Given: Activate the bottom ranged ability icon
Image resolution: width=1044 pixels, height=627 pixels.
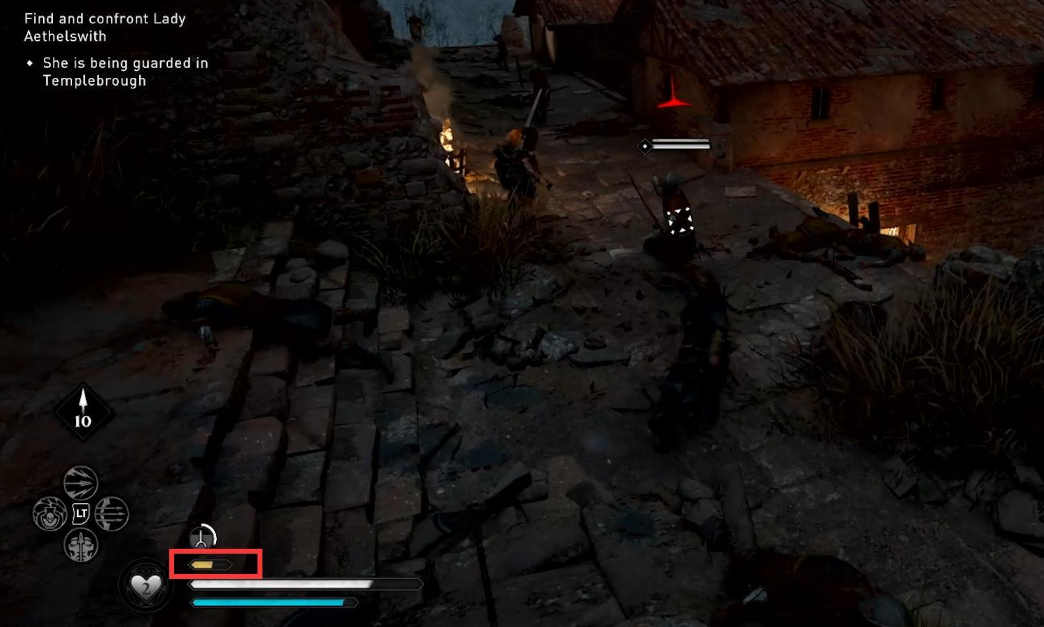Looking at the screenshot, I should pos(81,545).
